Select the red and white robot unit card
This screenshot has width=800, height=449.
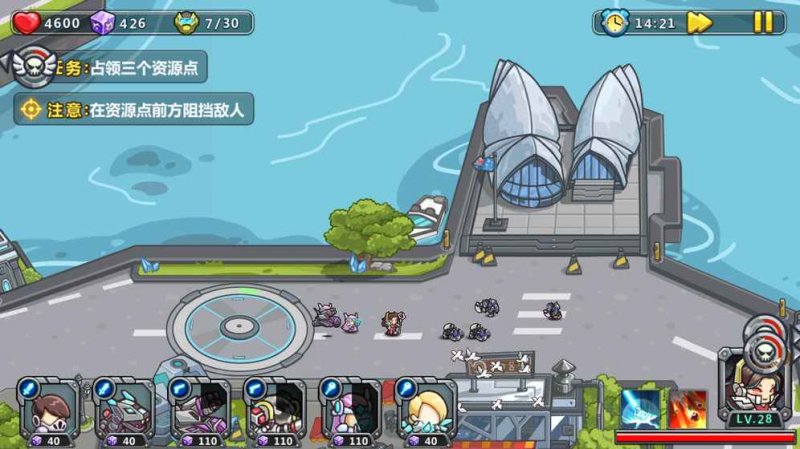(274, 407)
